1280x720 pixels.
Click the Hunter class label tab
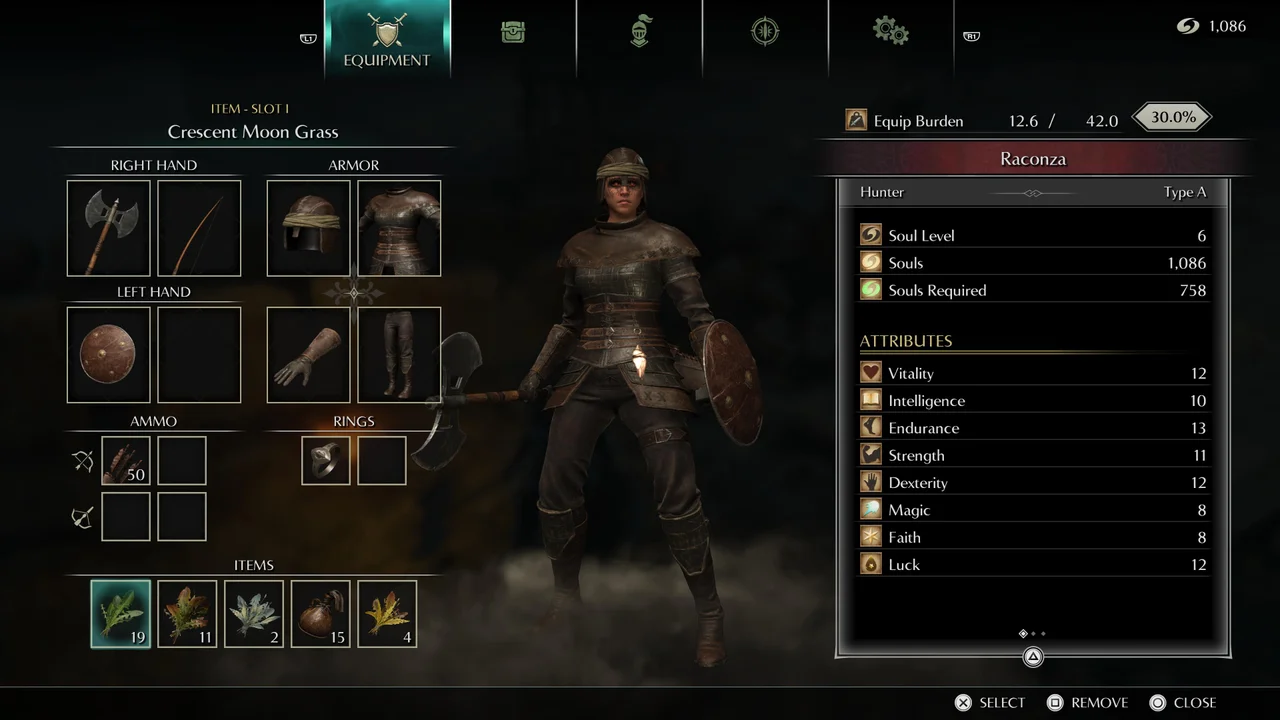click(881, 191)
